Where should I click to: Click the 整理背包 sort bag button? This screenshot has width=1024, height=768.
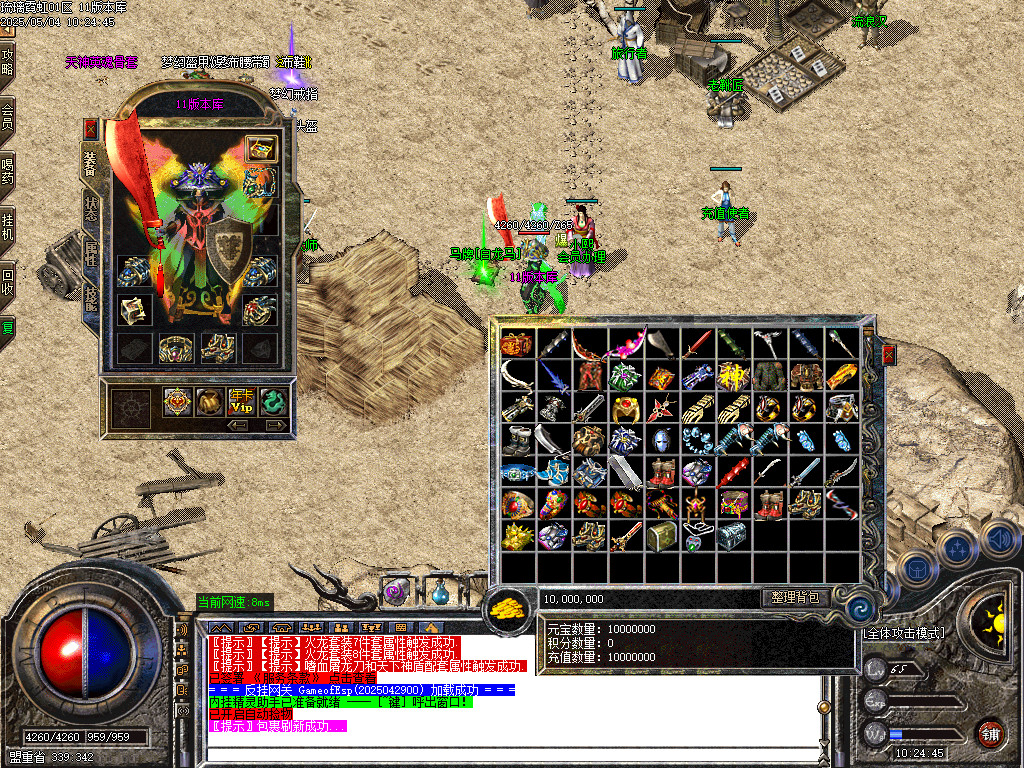(x=795, y=598)
